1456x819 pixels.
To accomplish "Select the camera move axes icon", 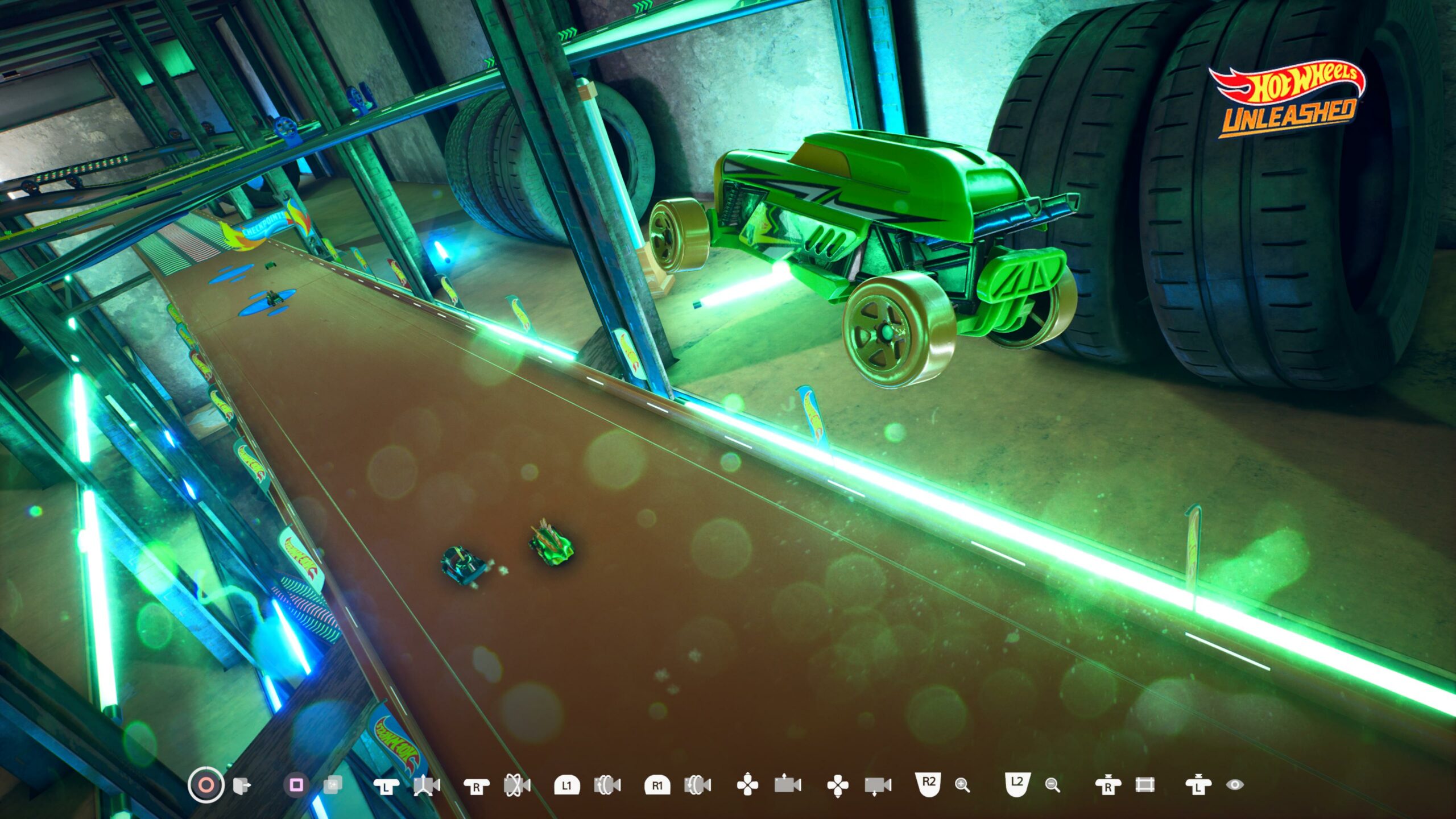I will tap(427, 785).
